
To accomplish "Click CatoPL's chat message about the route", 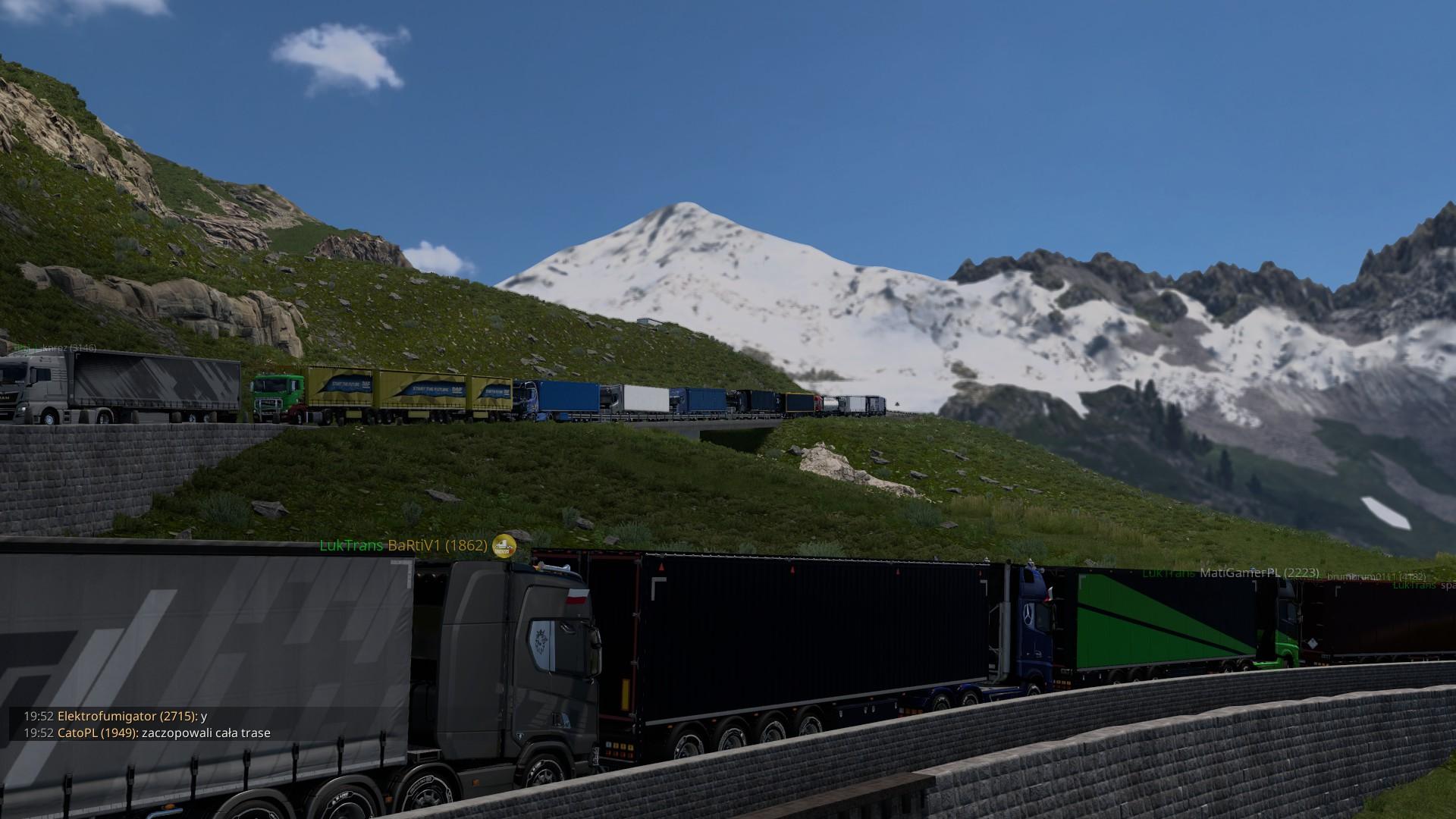I will (147, 733).
